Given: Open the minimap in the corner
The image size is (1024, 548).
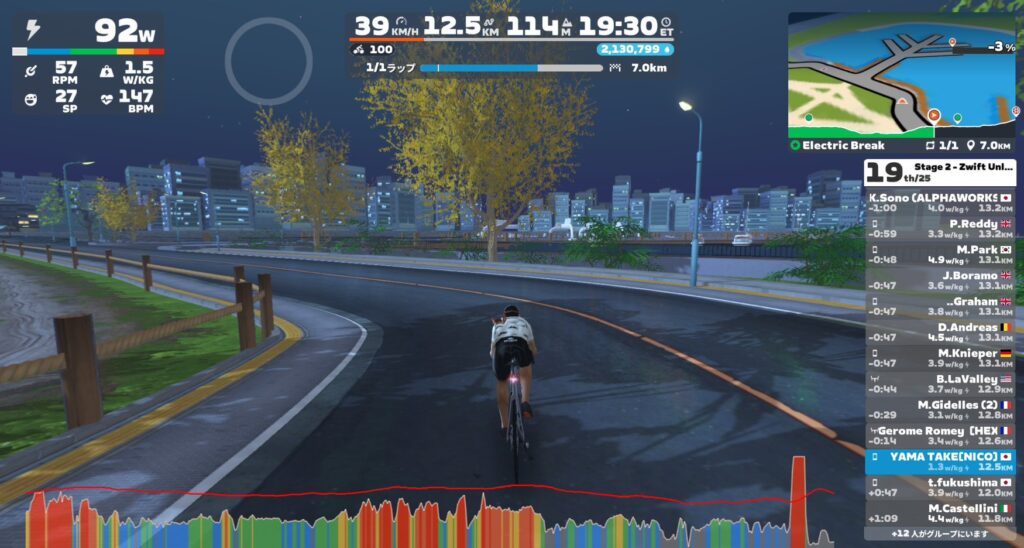Looking at the screenshot, I should (x=901, y=74).
